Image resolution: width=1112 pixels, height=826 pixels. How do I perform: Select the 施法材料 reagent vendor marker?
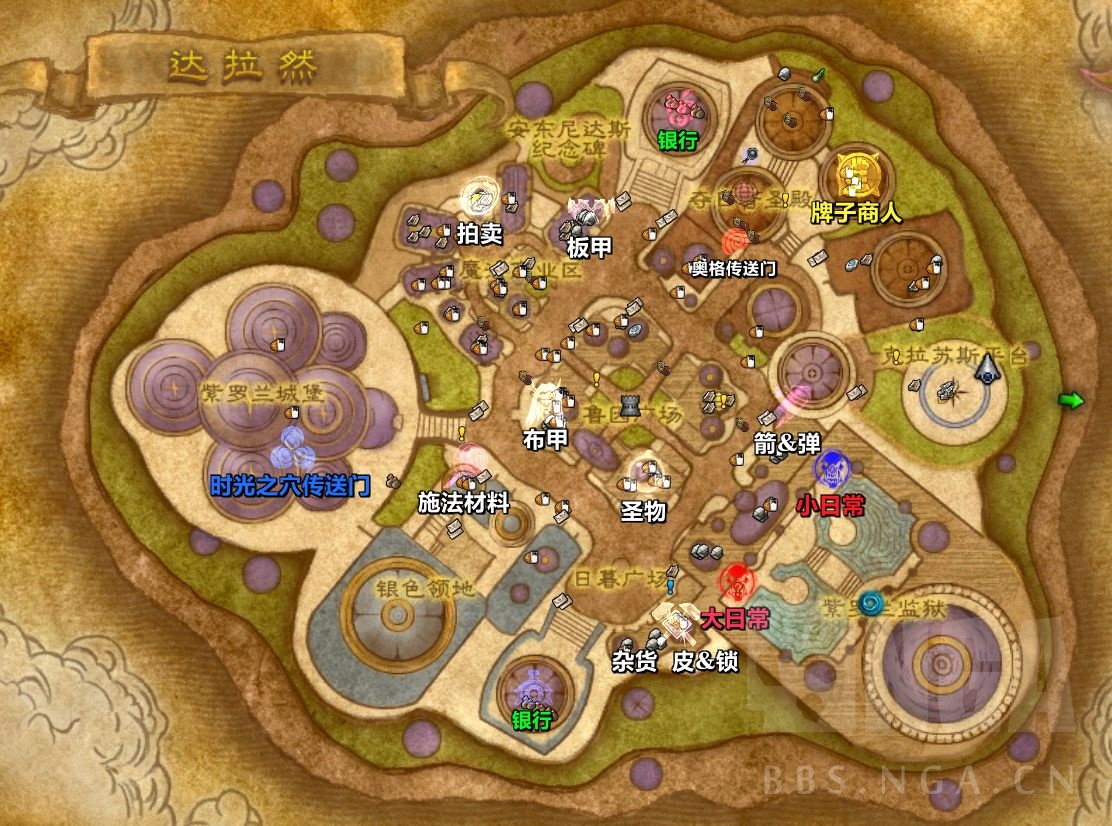pyautogui.click(x=468, y=465)
